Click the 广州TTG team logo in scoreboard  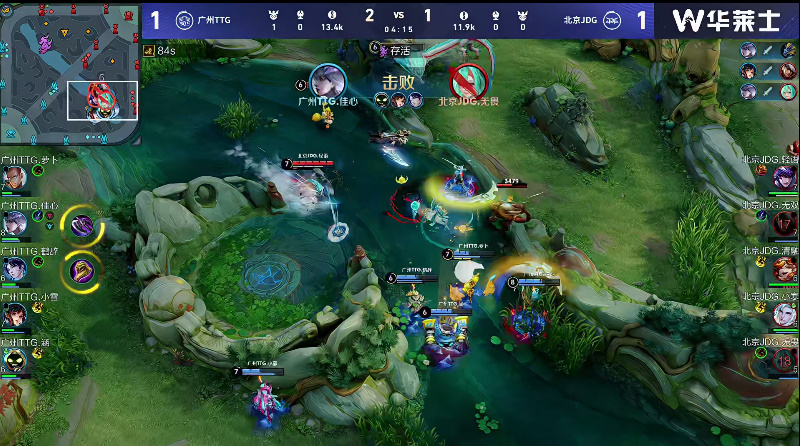185,20
